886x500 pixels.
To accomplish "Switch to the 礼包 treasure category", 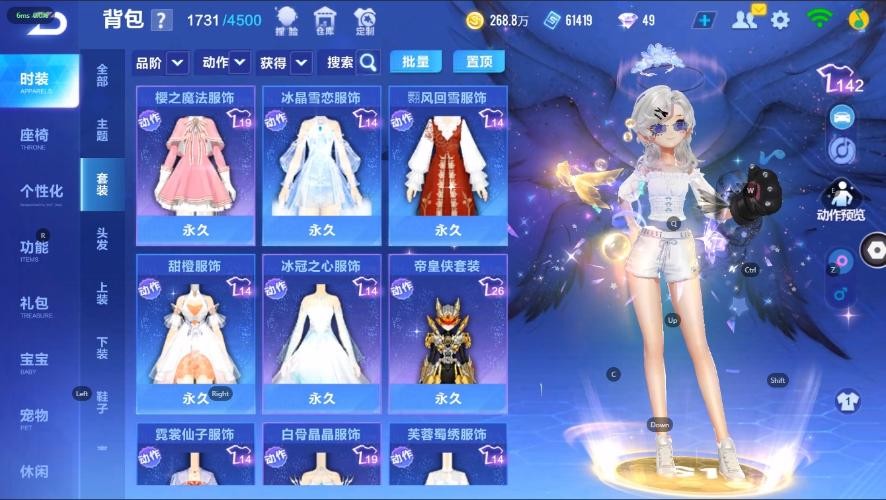I will click(x=38, y=304).
